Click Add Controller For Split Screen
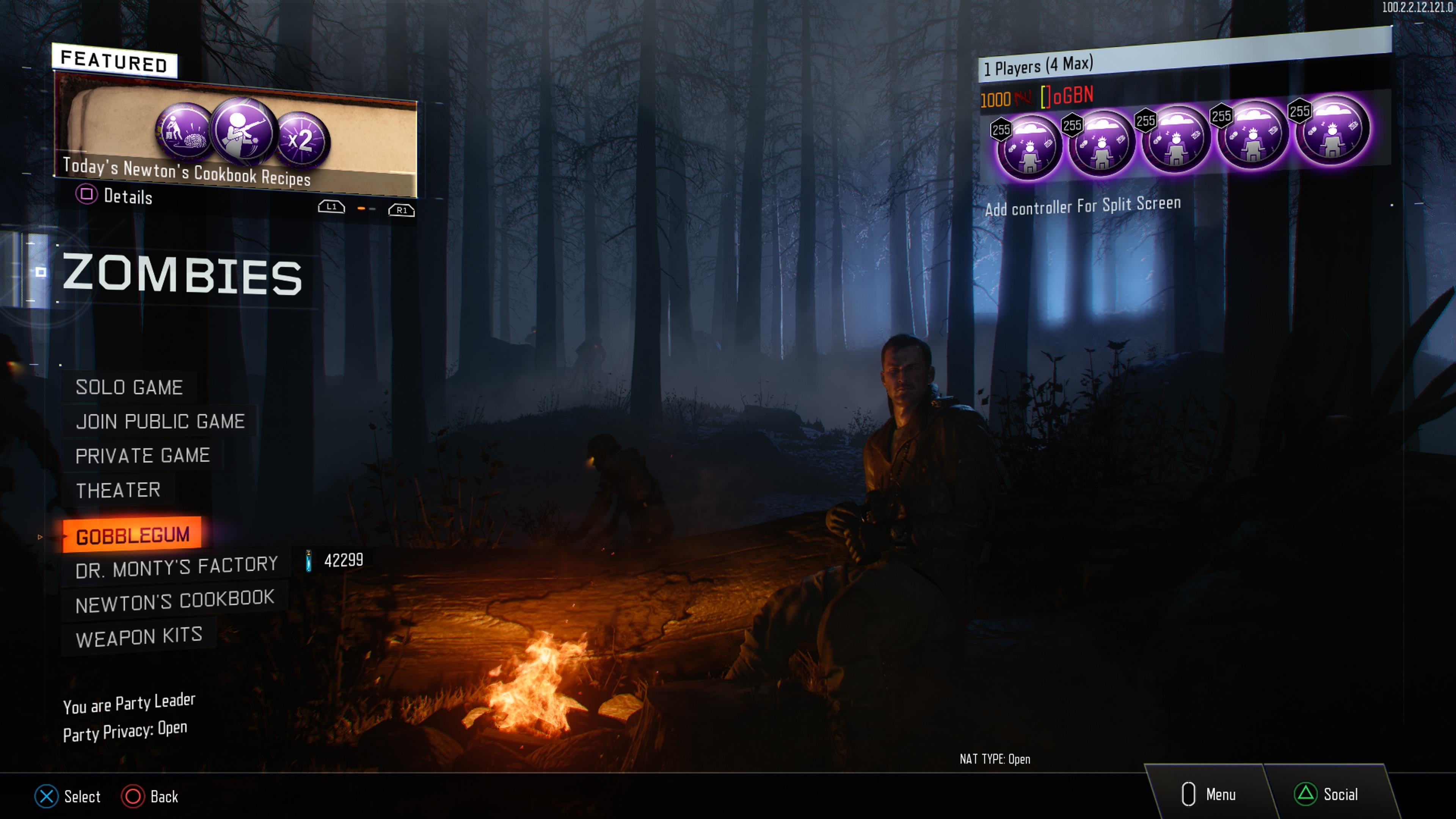Image resolution: width=1456 pixels, height=819 pixels. click(x=1083, y=206)
